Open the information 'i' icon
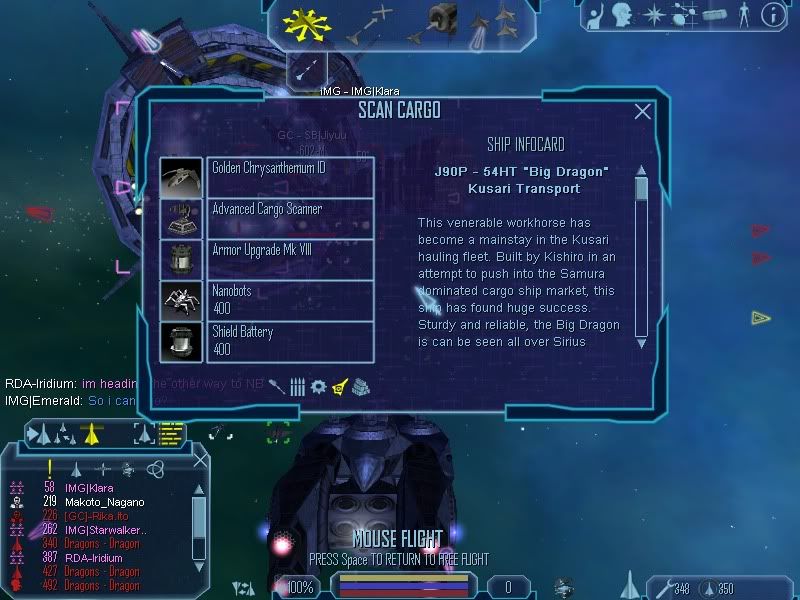The width and height of the screenshot is (800, 600). coord(772,14)
